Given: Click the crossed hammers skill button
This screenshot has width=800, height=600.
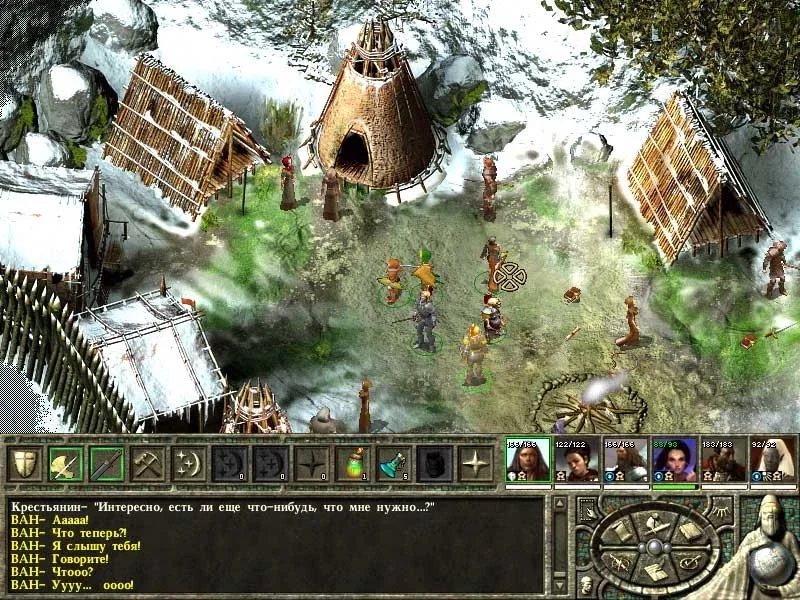Looking at the screenshot, I should pyautogui.click(x=148, y=463).
